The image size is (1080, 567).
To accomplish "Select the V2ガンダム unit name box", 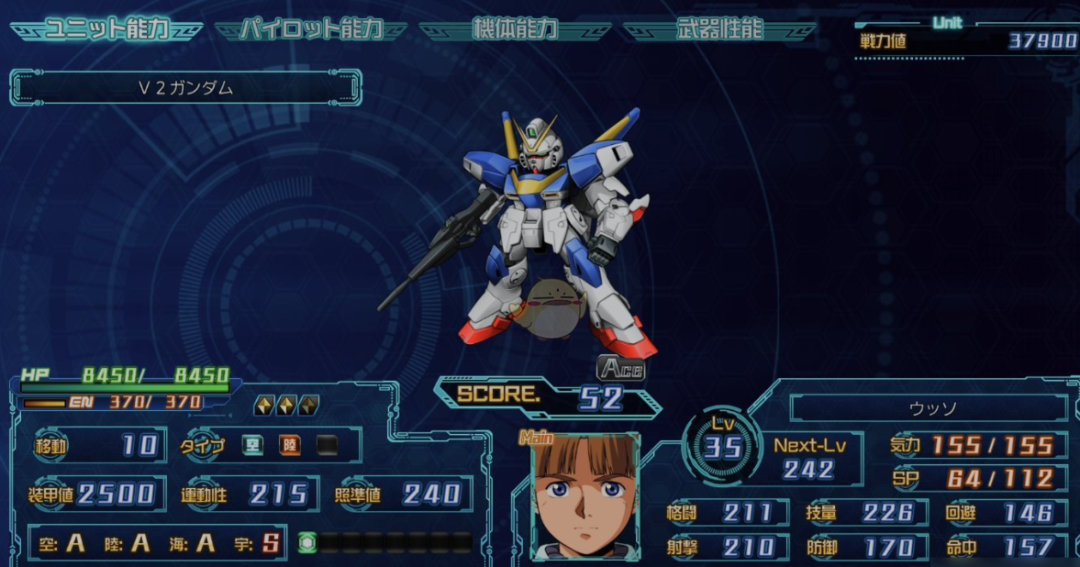I will (x=186, y=88).
